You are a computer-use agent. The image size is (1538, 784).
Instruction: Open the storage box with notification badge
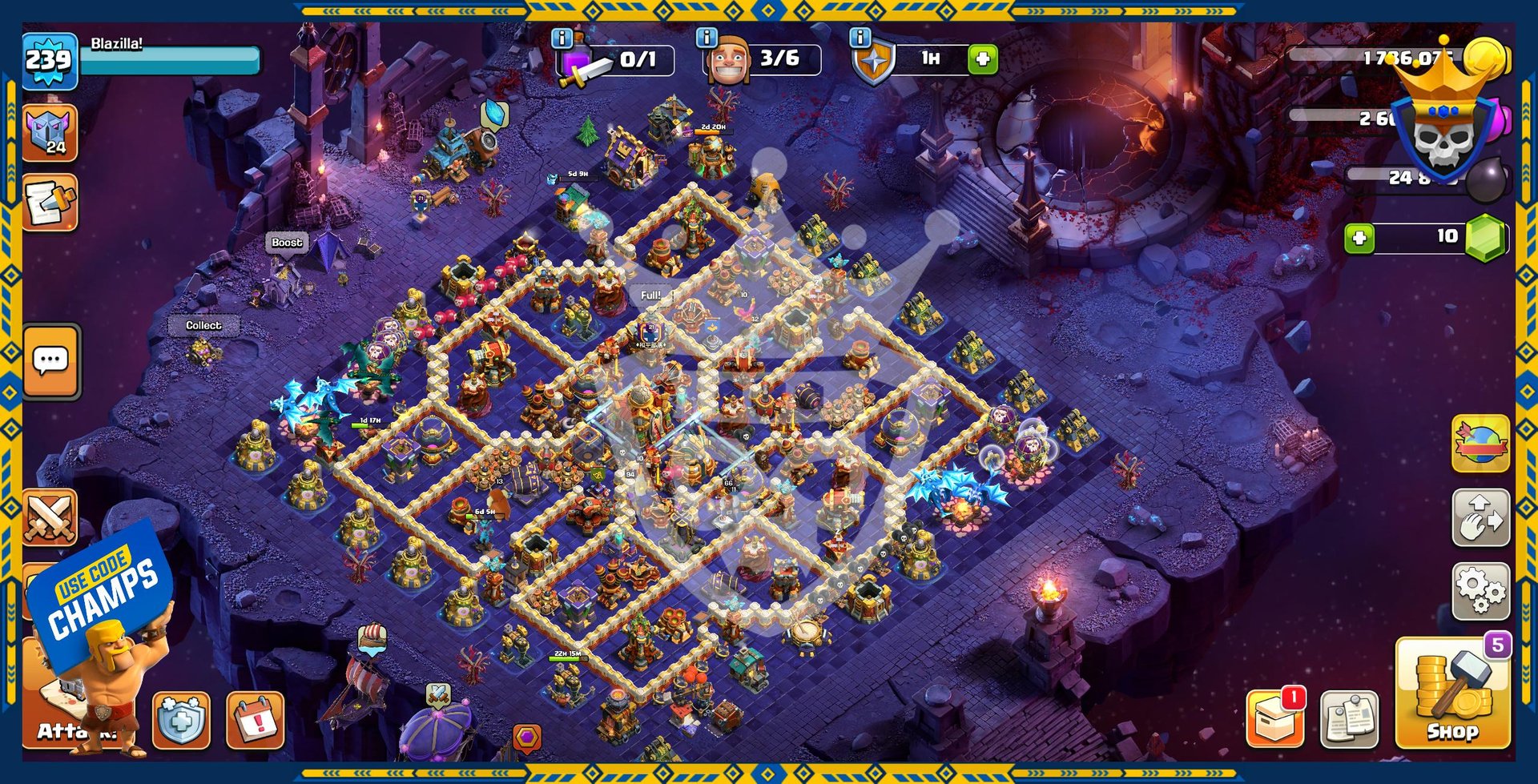pos(1275,718)
